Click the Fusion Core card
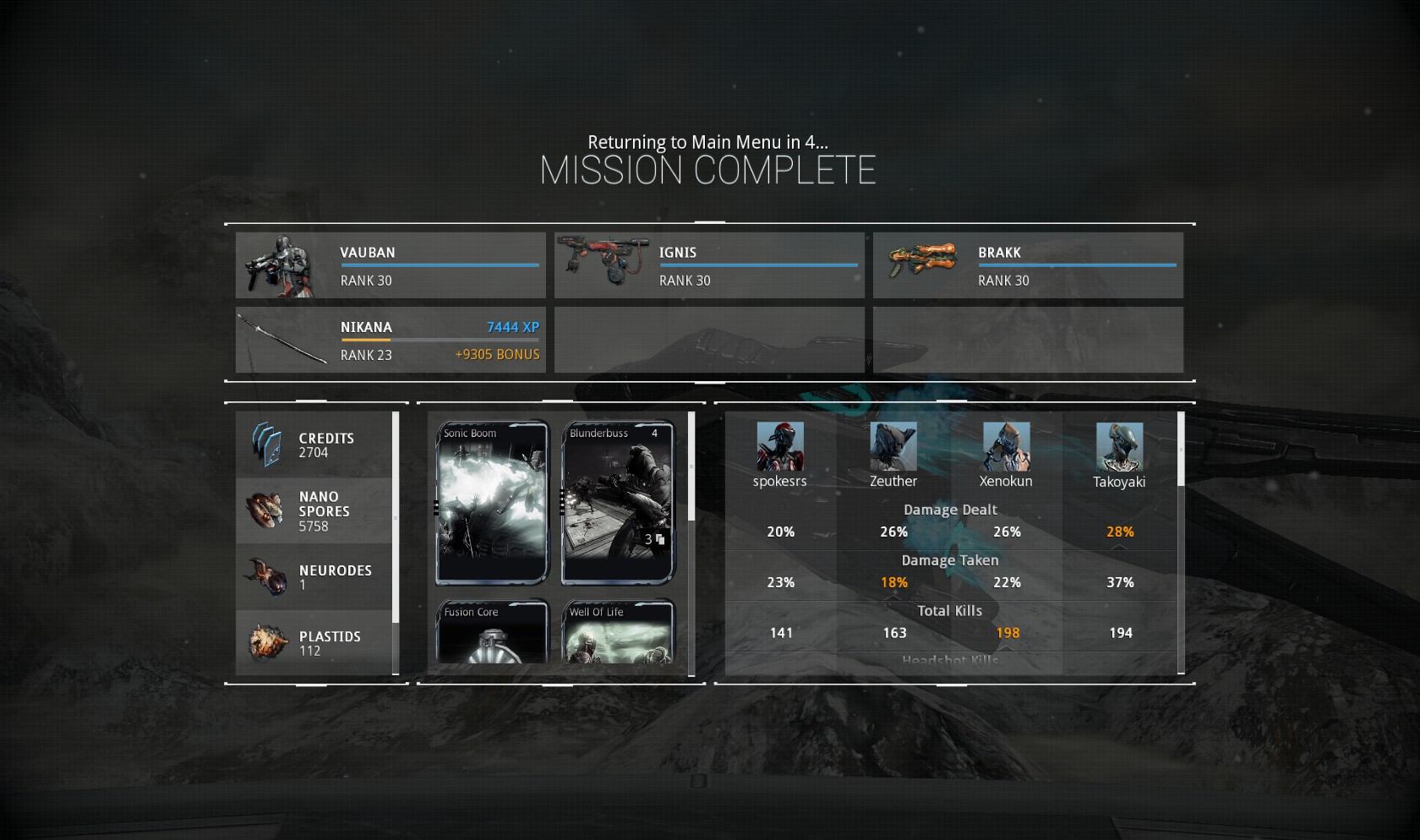 [493, 632]
